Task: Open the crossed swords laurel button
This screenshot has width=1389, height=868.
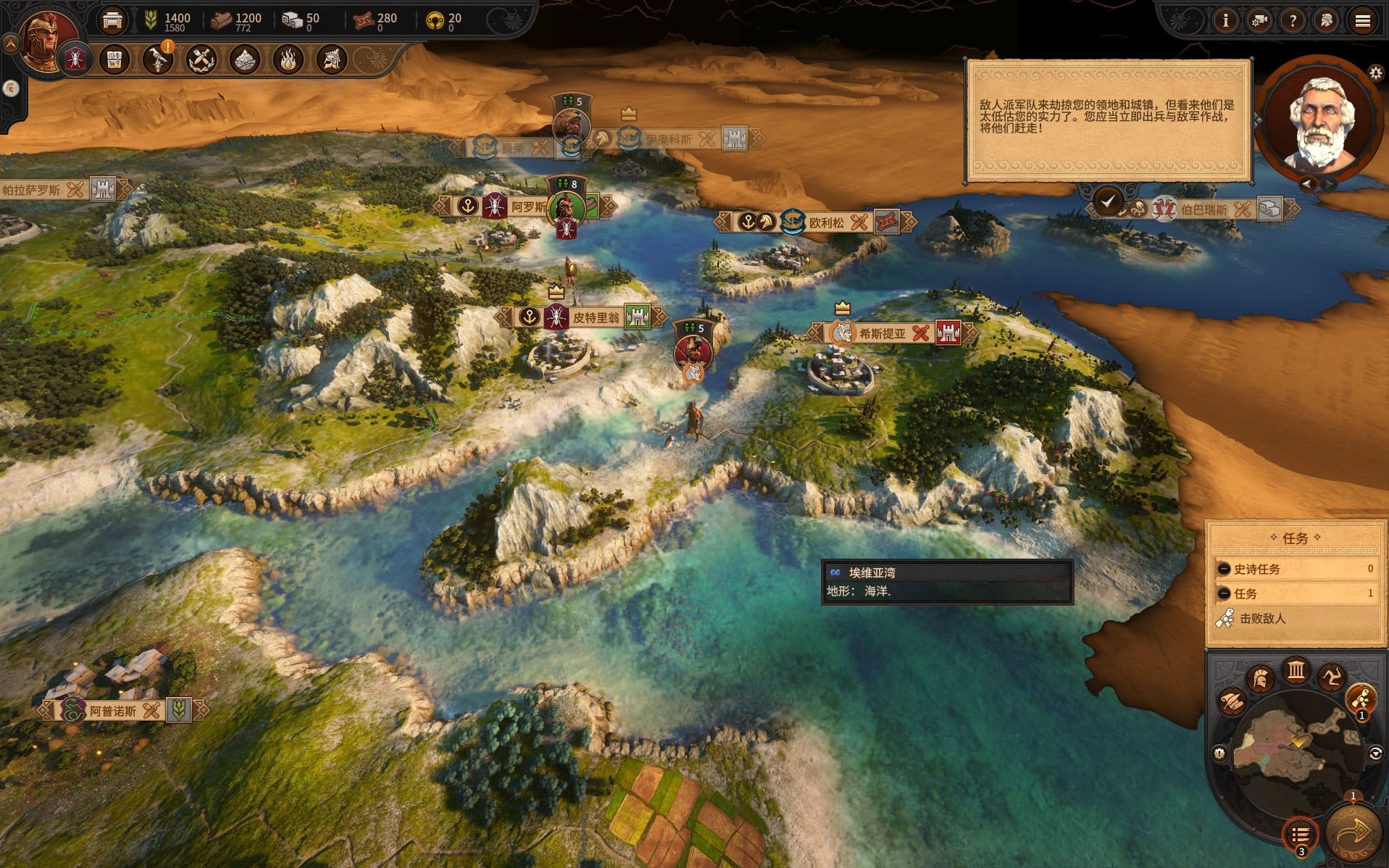Action: click(x=201, y=59)
